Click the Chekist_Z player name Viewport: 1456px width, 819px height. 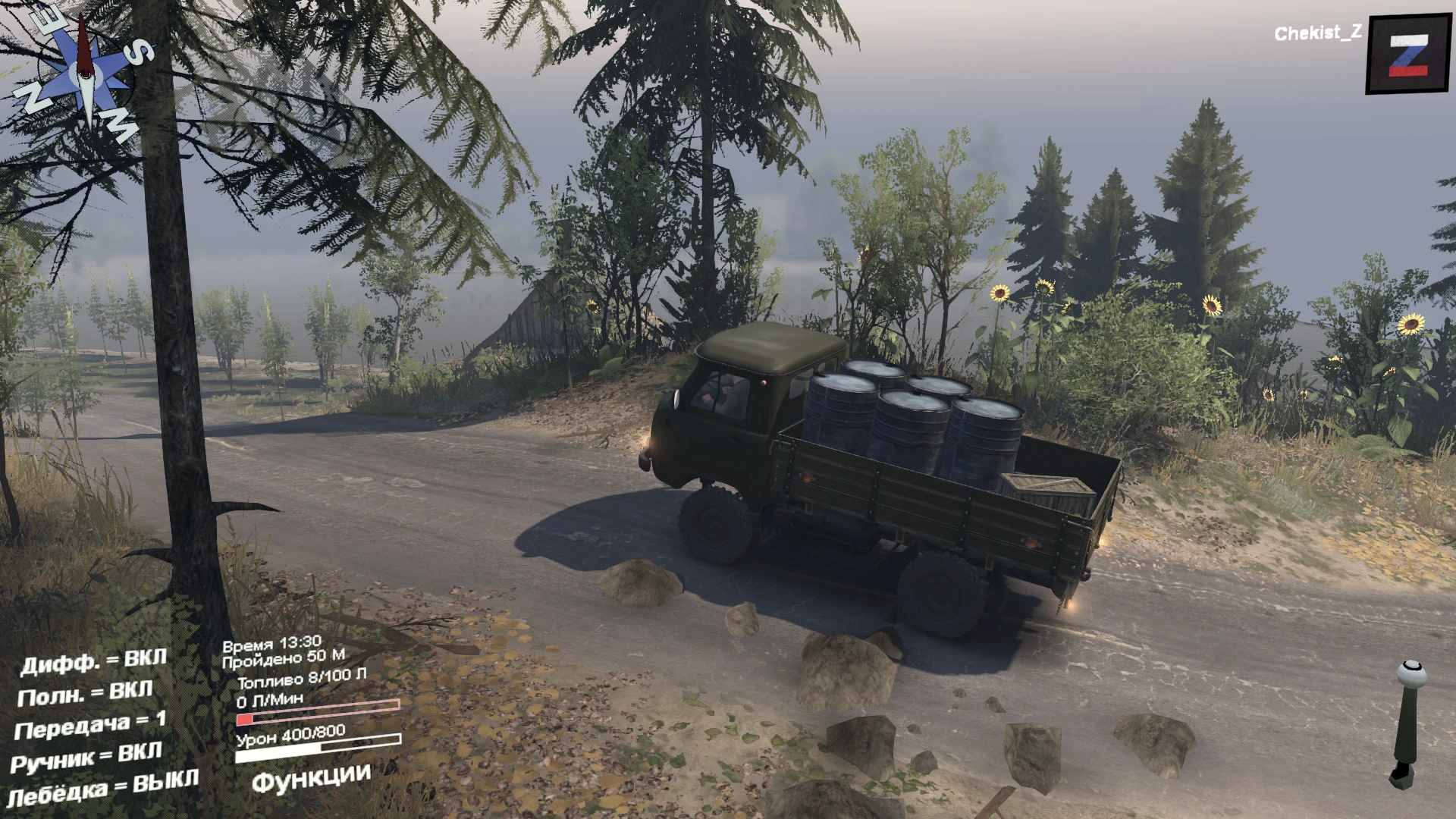tap(1316, 33)
